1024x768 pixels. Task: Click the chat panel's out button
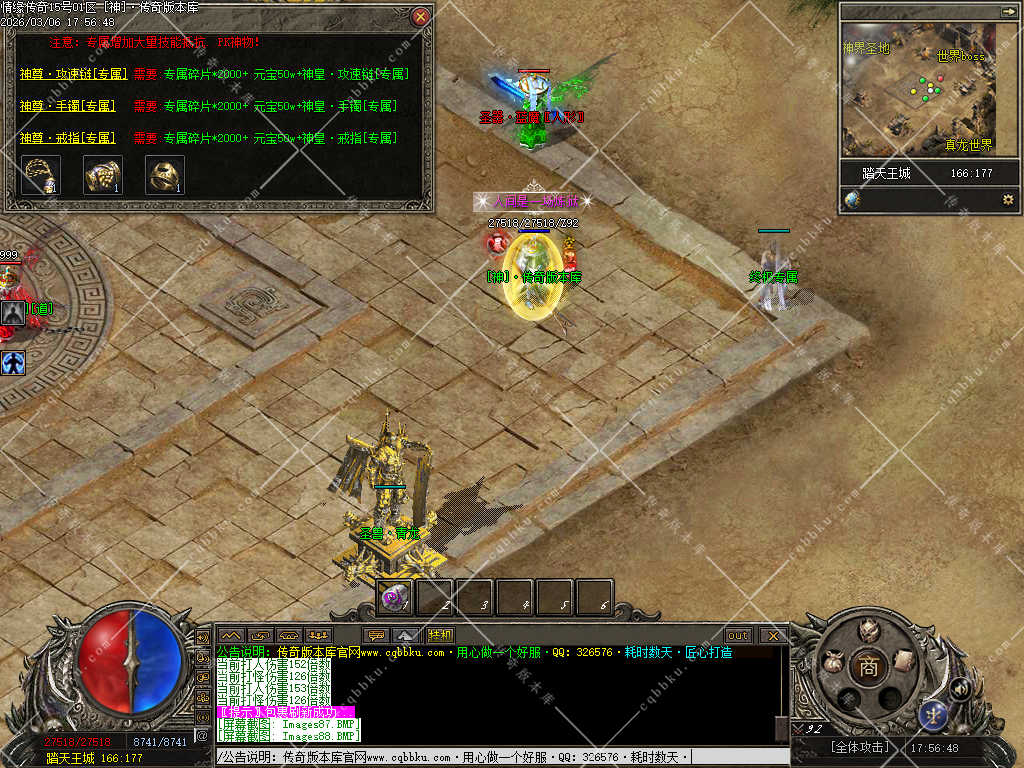[x=738, y=635]
